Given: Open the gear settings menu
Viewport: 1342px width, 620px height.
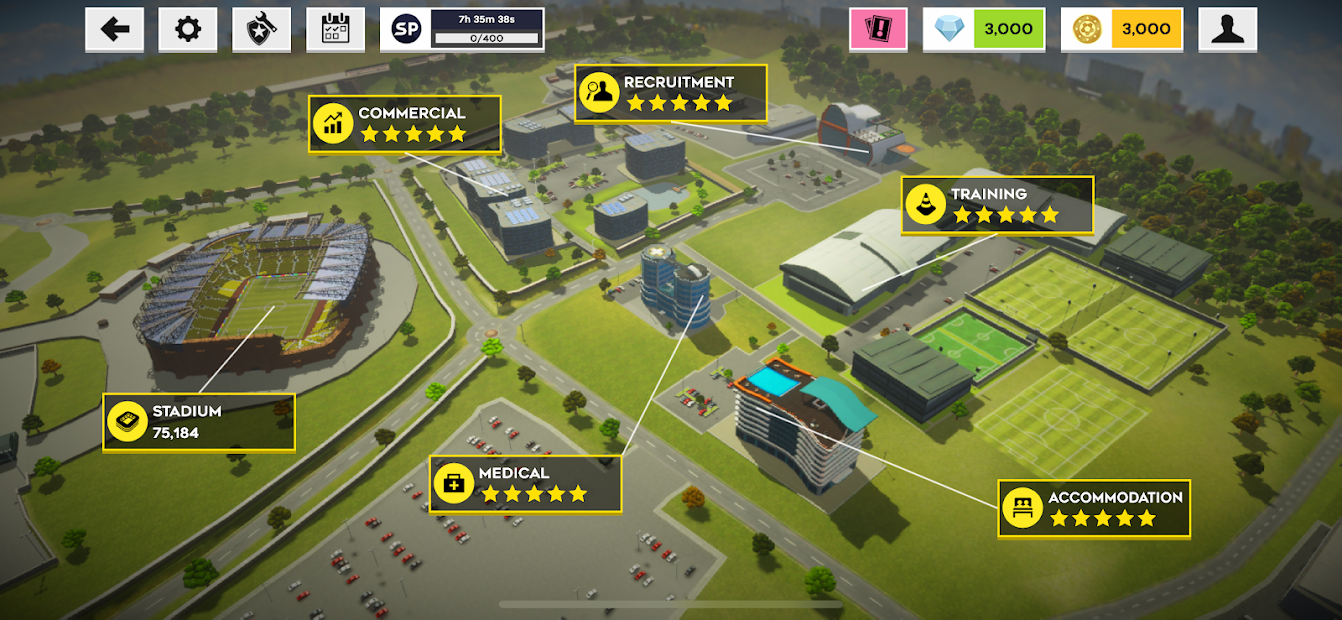Looking at the screenshot, I should (187, 30).
